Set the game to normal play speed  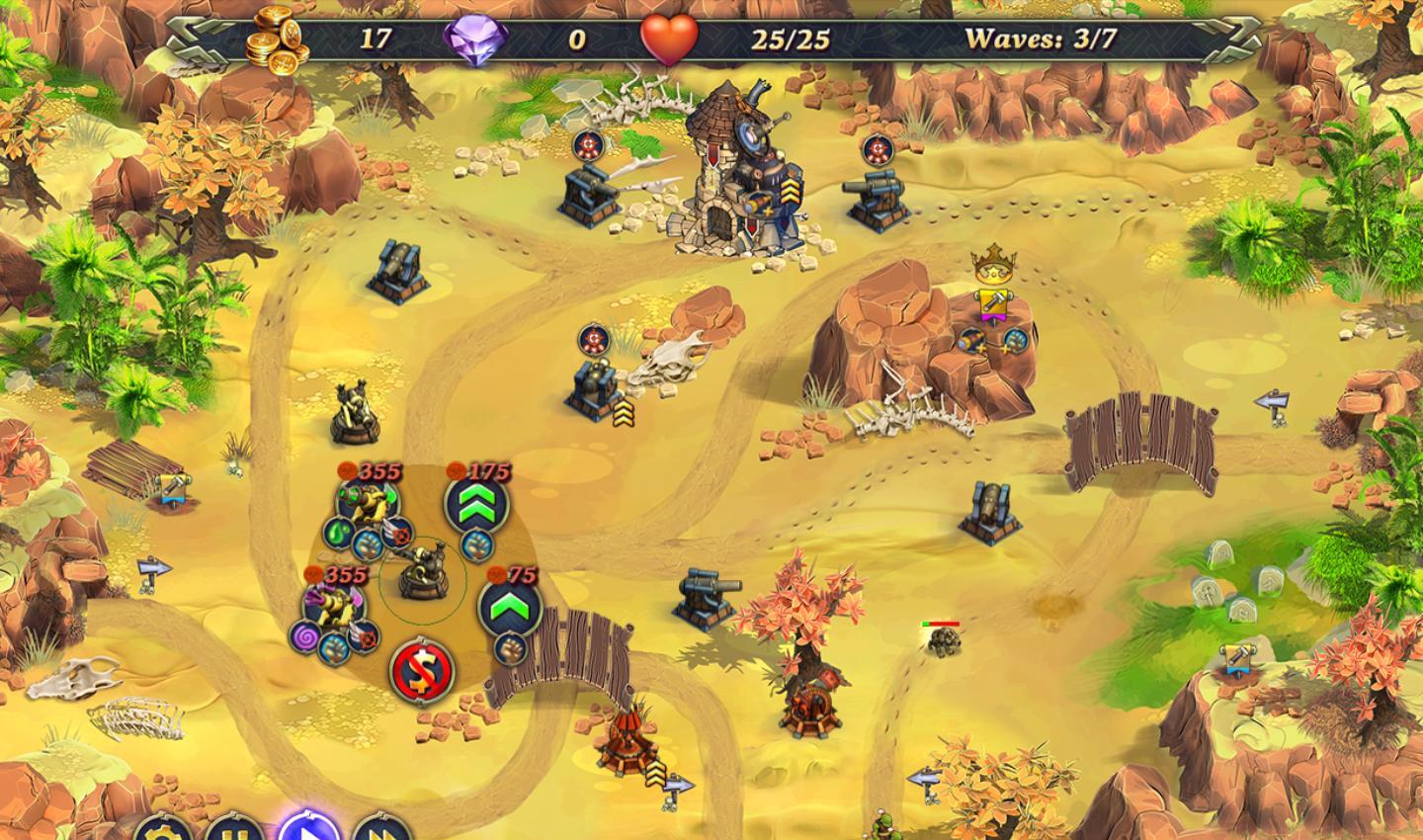pyautogui.click(x=307, y=828)
